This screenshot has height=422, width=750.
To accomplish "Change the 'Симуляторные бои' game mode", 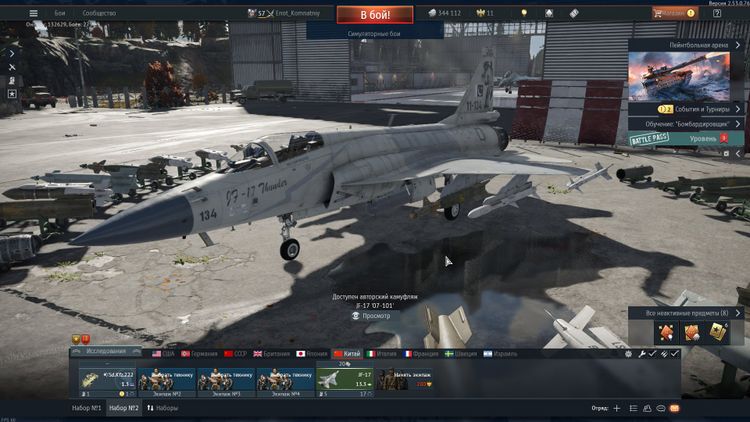I will (x=374, y=33).
